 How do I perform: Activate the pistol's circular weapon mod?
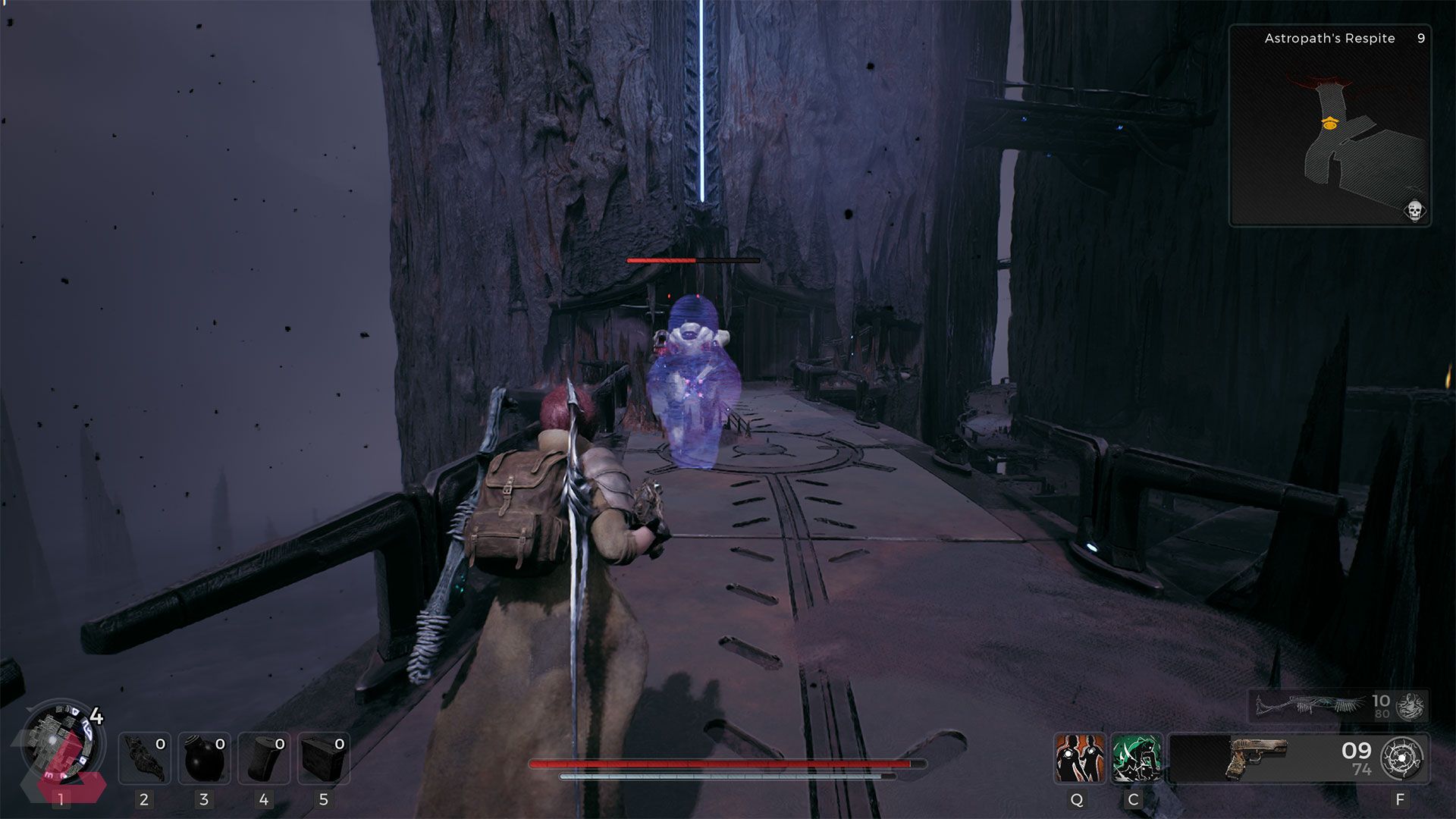coord(1401,758)
